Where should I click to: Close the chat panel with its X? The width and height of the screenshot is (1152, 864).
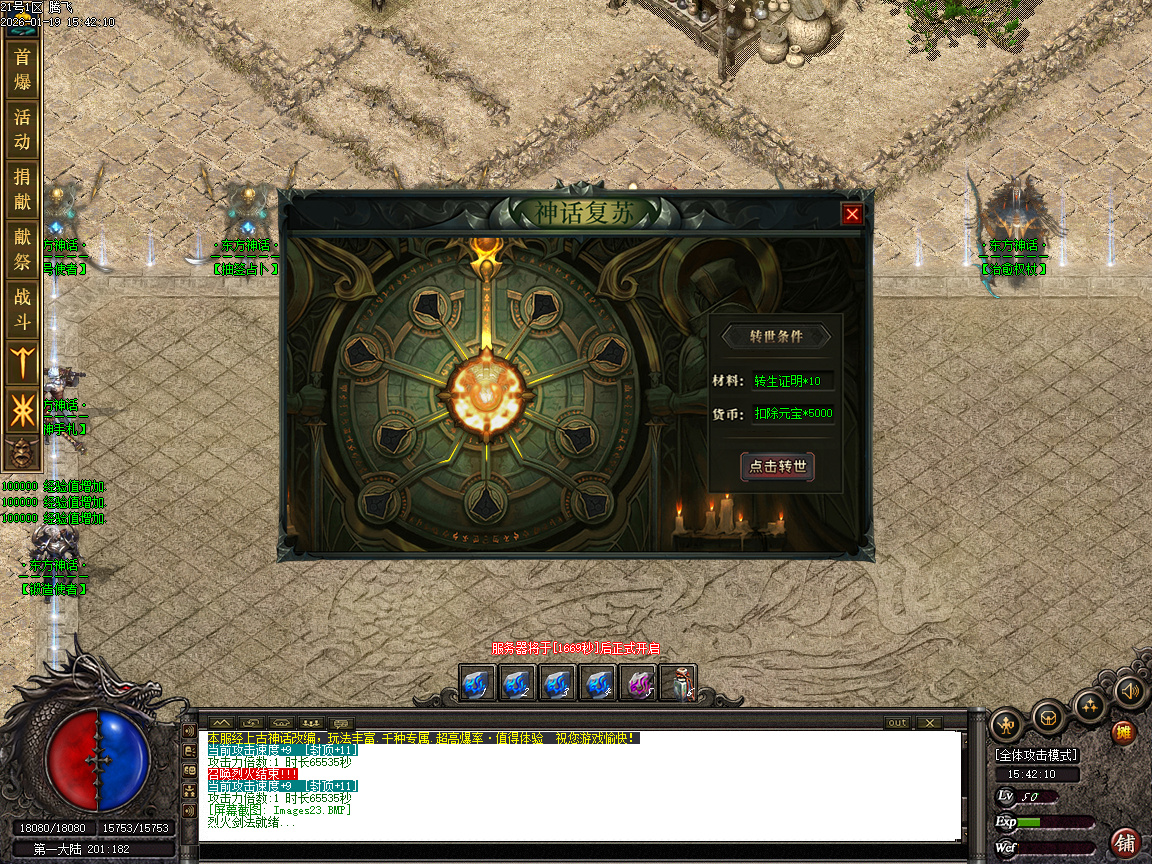coord(929,723)
